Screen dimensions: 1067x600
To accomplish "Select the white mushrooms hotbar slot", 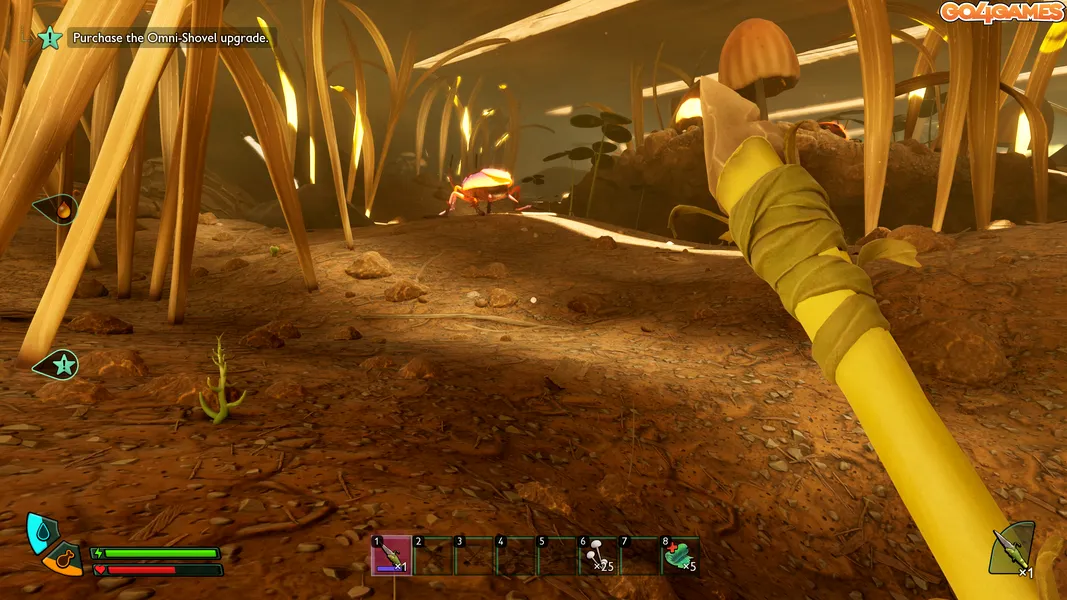I will [x=598, y=556].
